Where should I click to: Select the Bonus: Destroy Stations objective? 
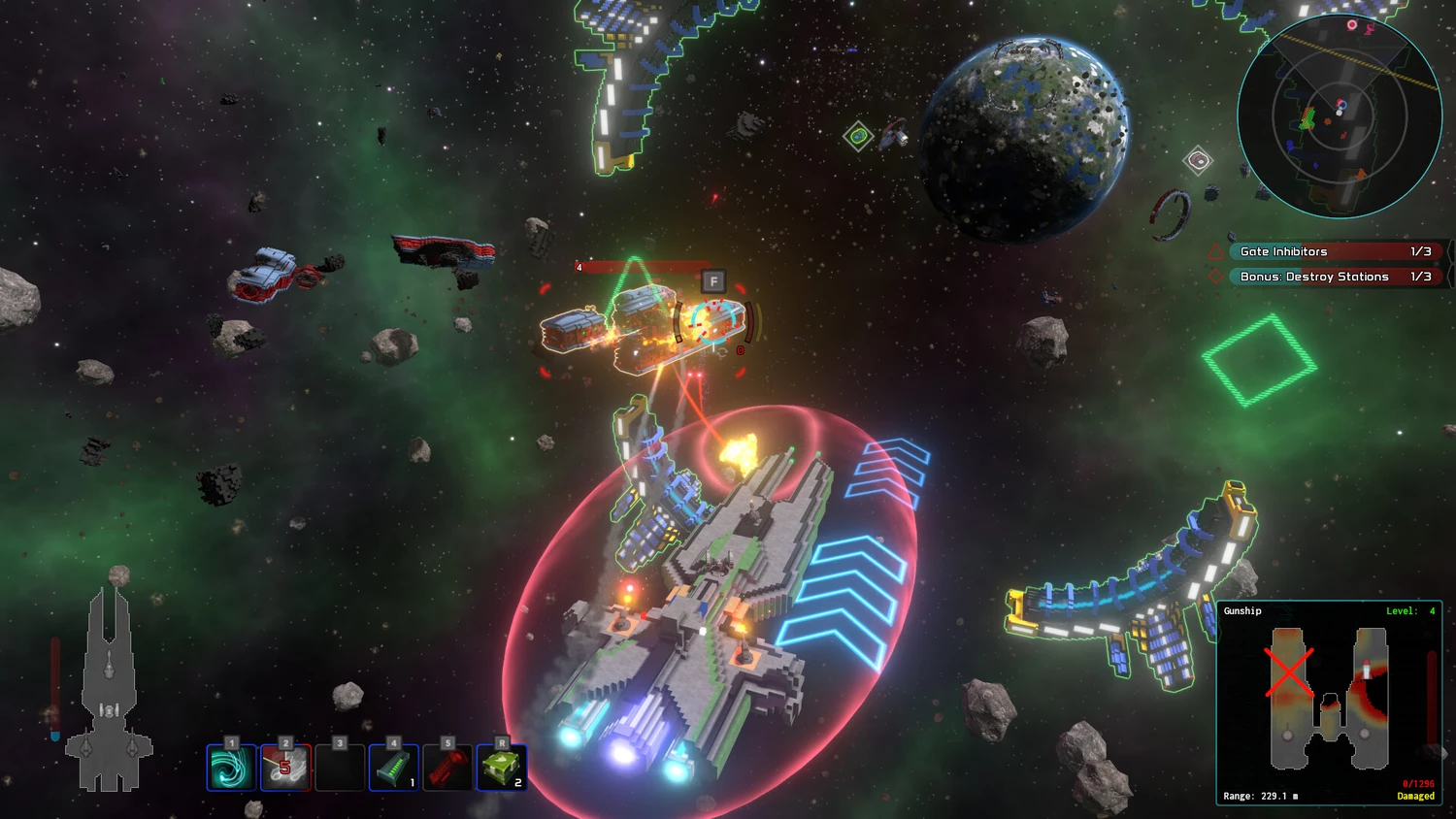pyautogui.click(x=1330, y=277)
